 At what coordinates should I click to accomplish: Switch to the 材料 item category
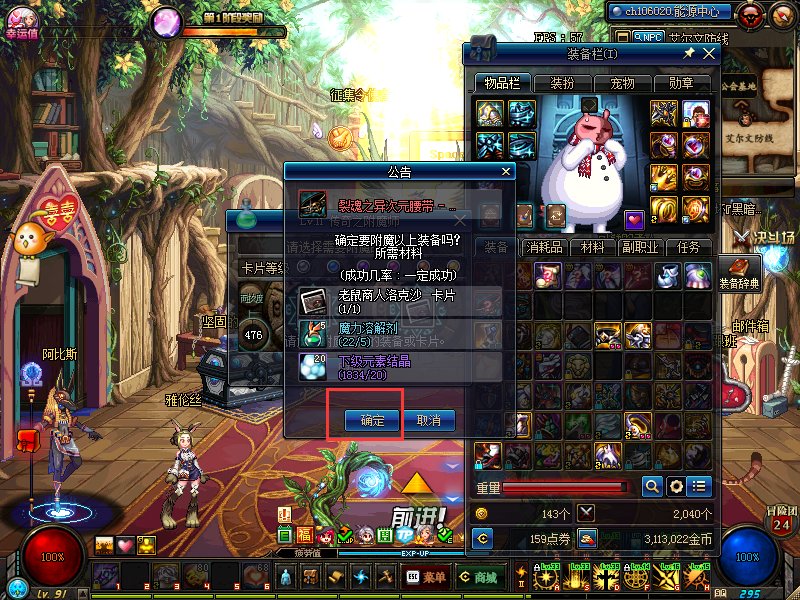click(x=593, y=247)
